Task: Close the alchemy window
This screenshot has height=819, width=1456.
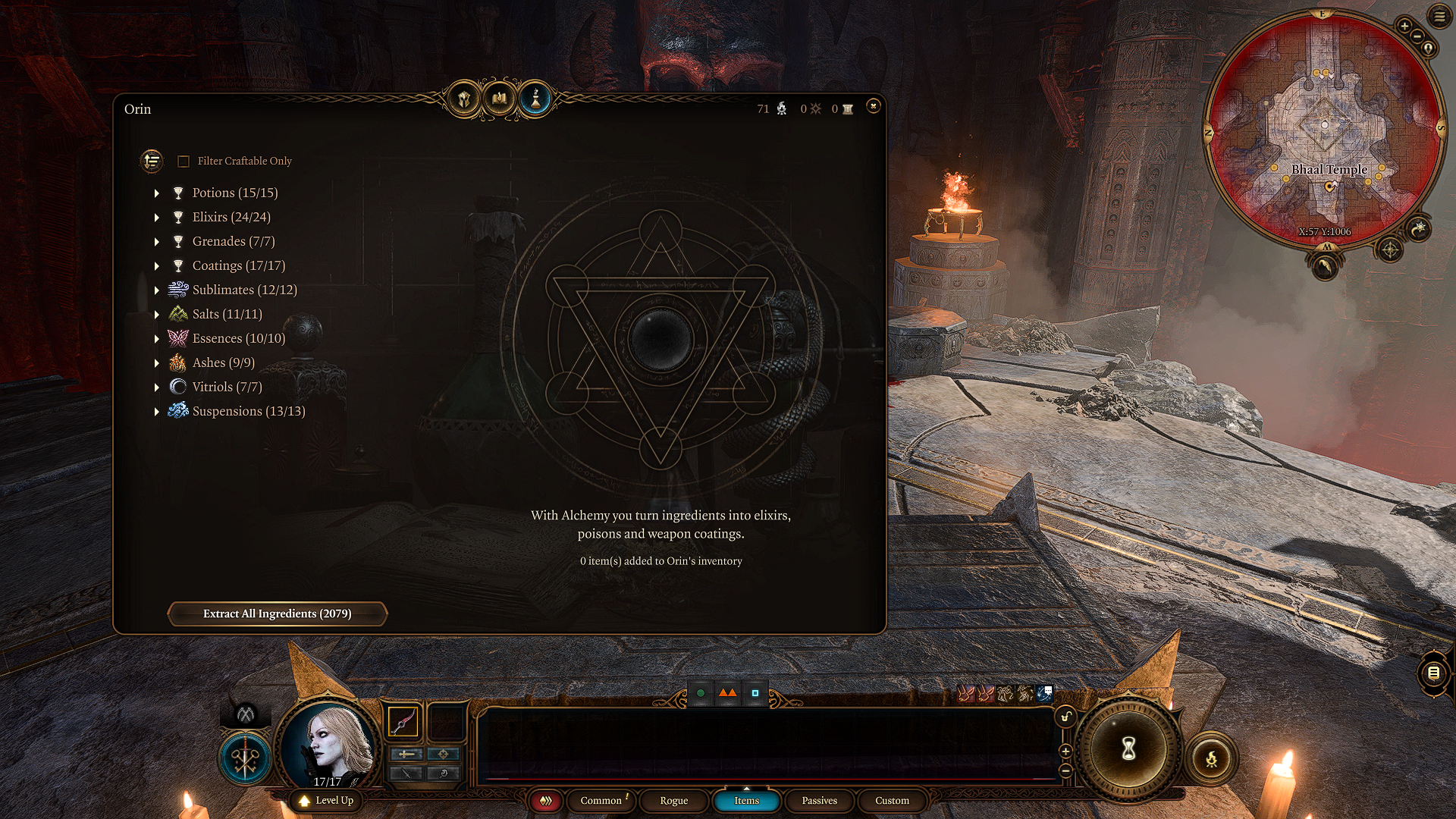Action: coord(873,106)
